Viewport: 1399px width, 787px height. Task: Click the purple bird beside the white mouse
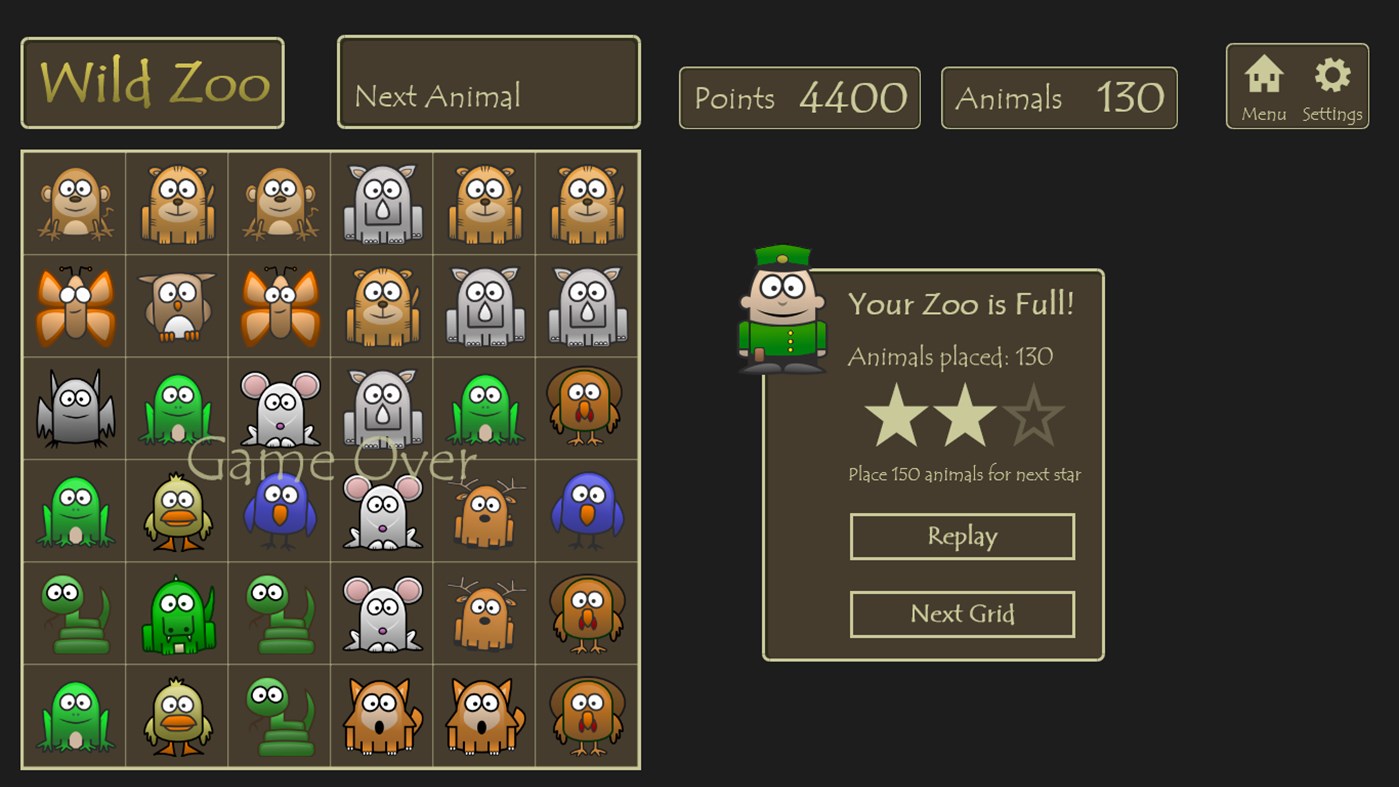[x=279, y=510]
